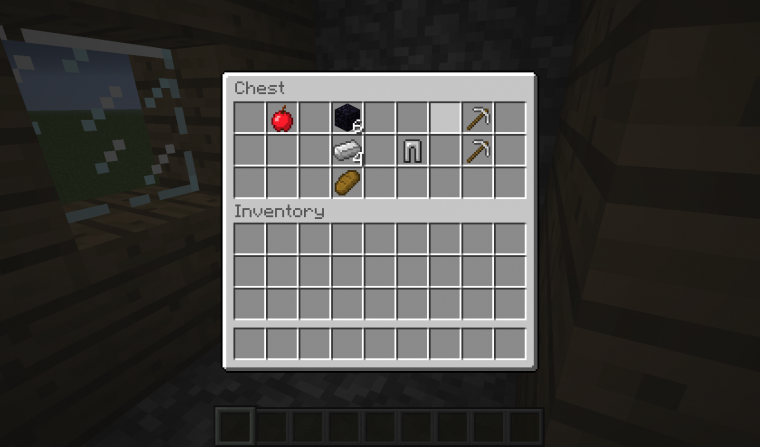
Task: Click the highlighted empty chest slot
Action: tap(444, 119)
